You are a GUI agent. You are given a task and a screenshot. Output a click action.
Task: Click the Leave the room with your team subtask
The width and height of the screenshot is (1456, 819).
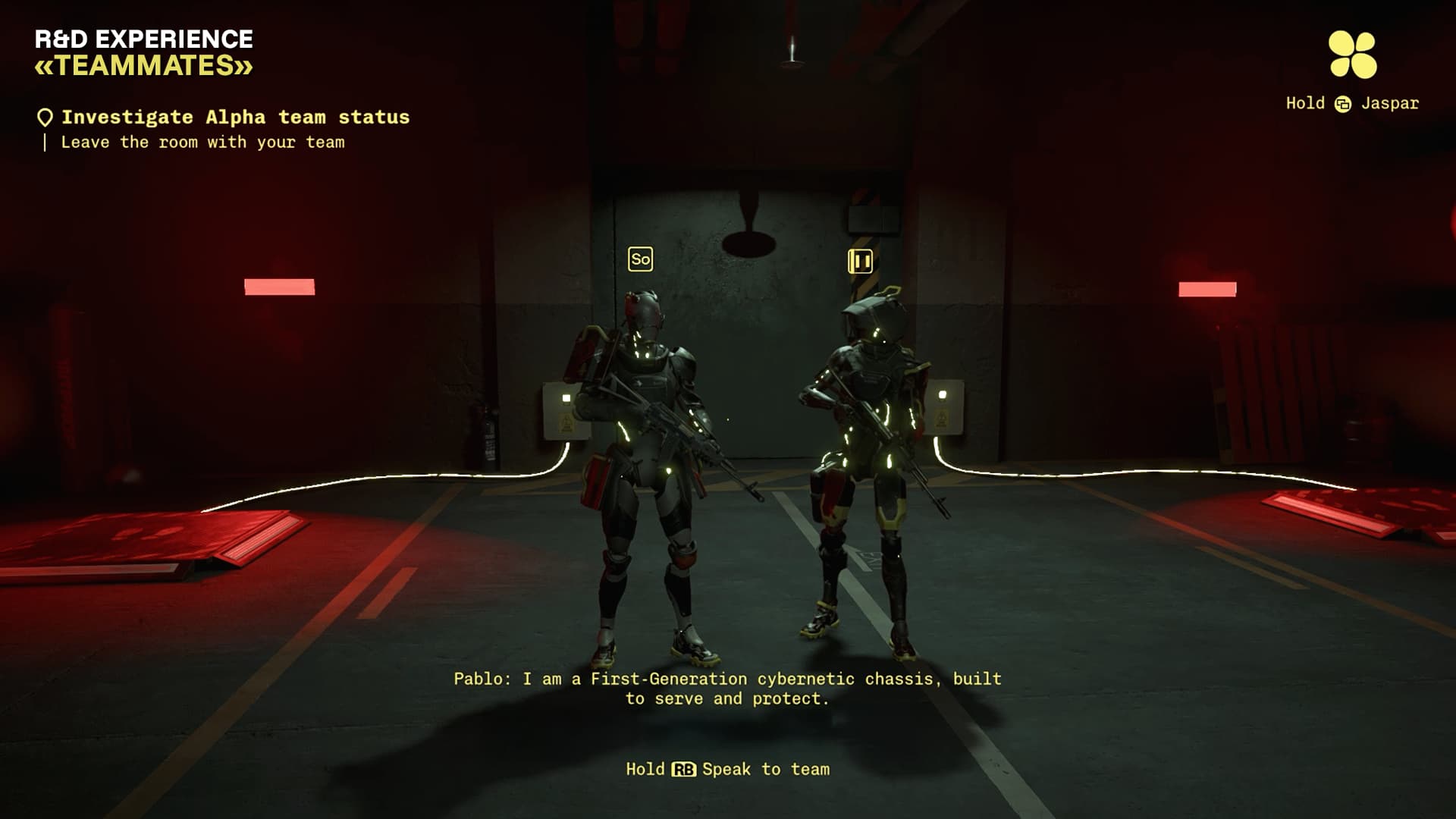(x=203, y=143)
